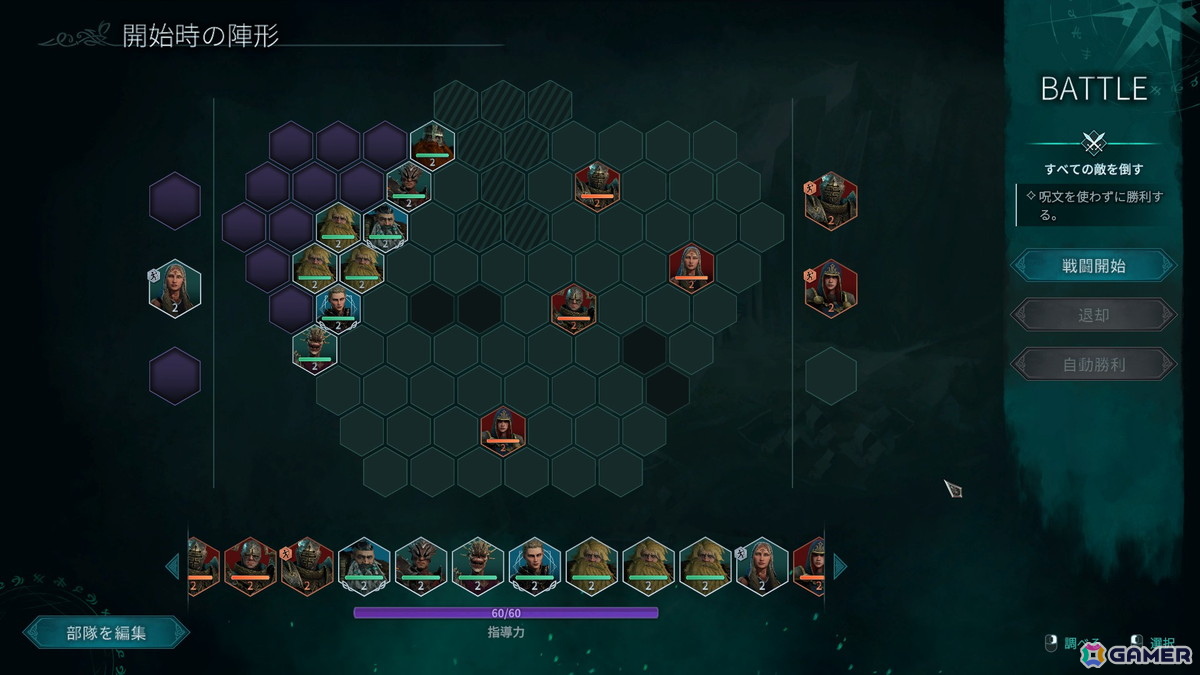Show earlier units with the roster's left arrow
Screen dimensions: 1200x675
[172, 567]
